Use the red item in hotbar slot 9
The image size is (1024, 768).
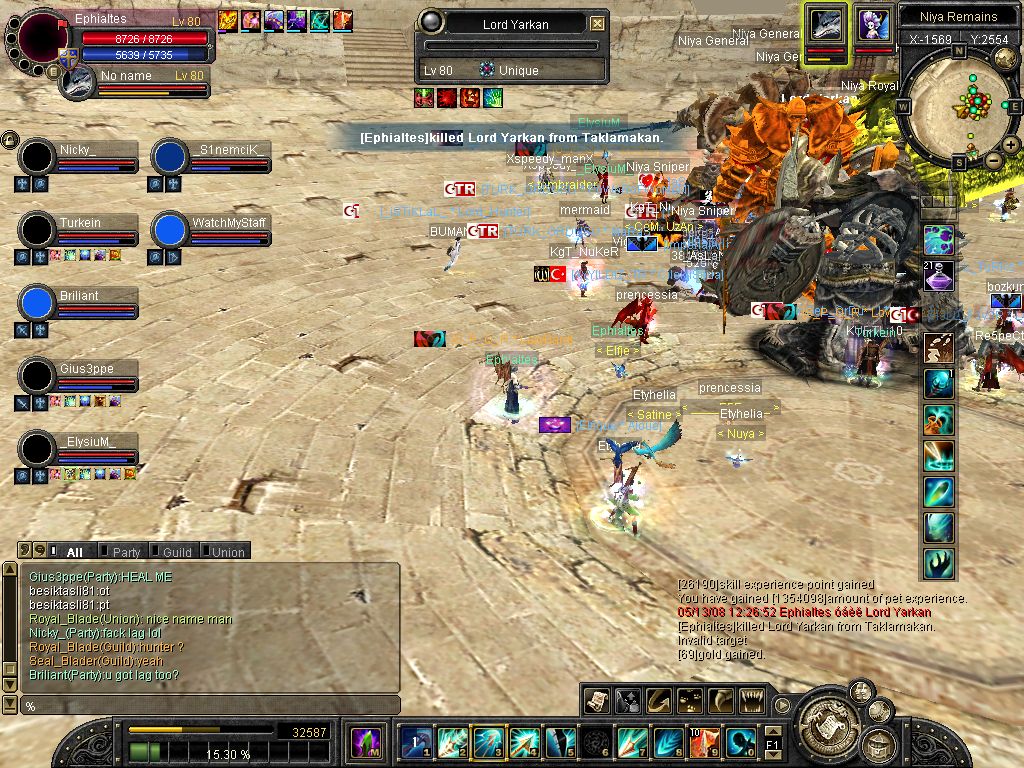point(704,742)
